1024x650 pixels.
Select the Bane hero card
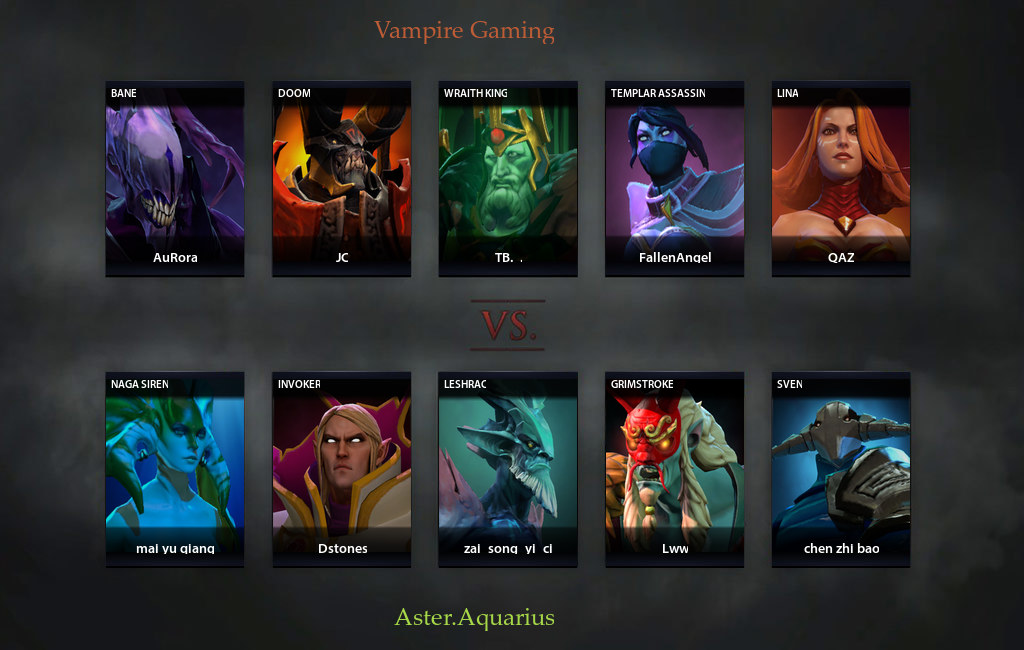(175, 178)
